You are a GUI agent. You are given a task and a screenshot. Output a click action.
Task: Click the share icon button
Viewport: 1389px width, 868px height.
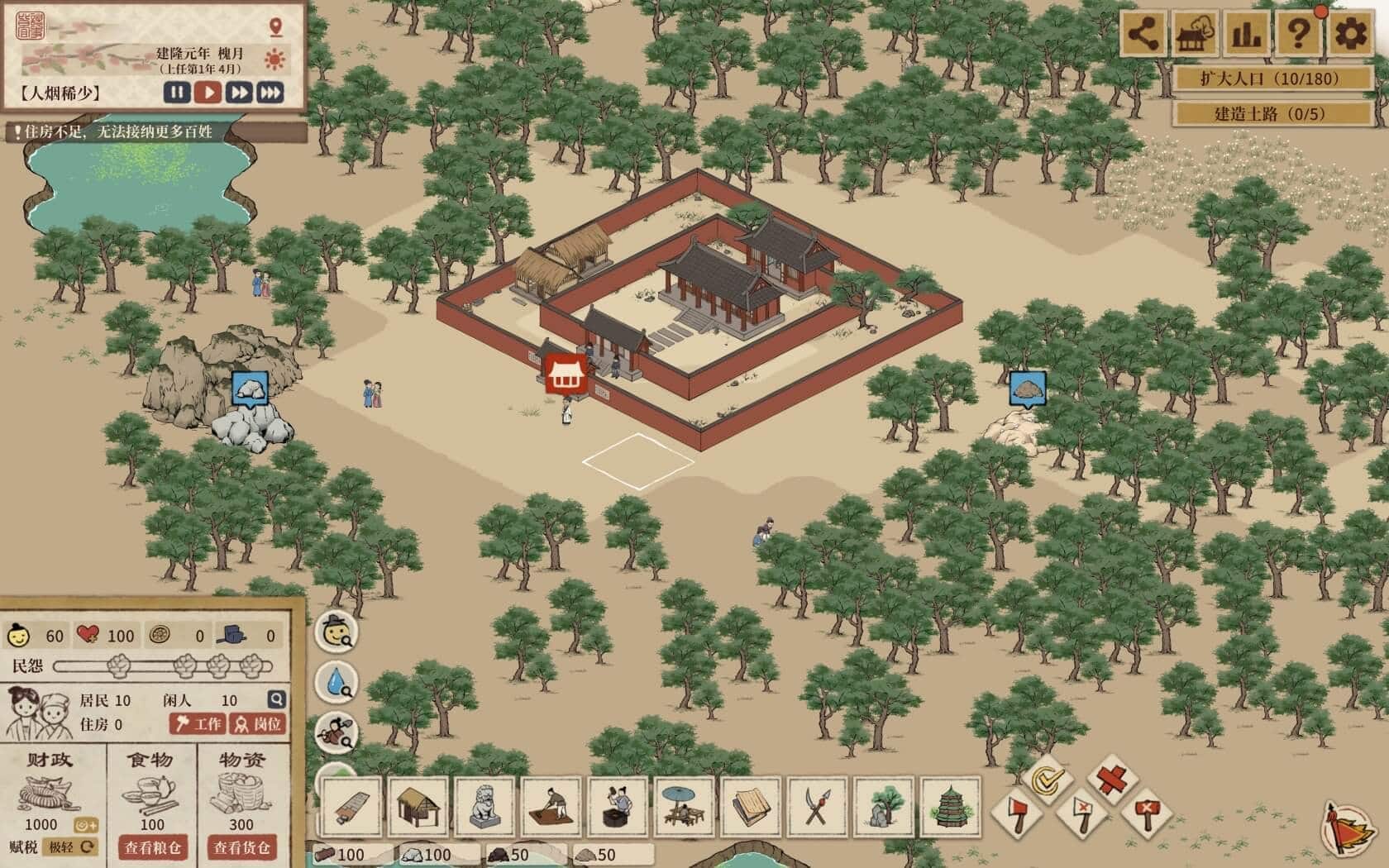(x=1144, y=35)
